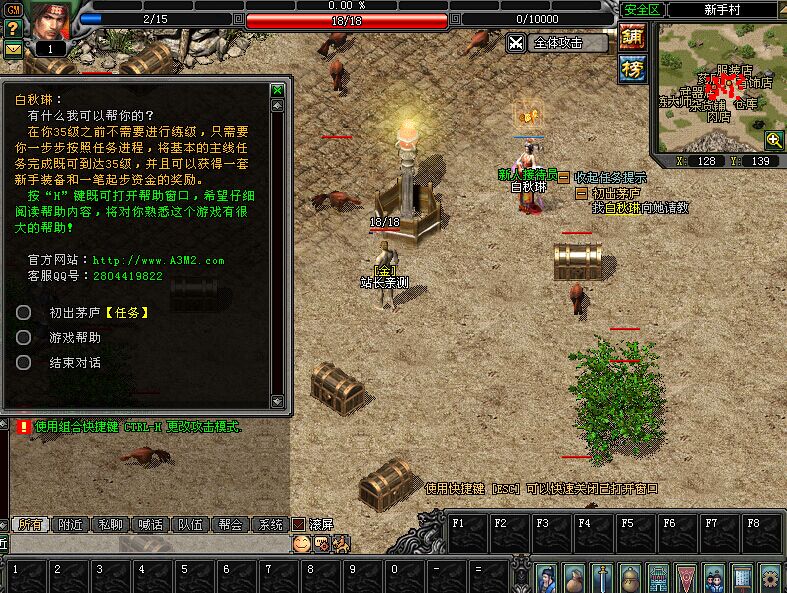Open the smiley emoticon picker
787x593 pixels.
pyautogui.click(x=301, y=543)
